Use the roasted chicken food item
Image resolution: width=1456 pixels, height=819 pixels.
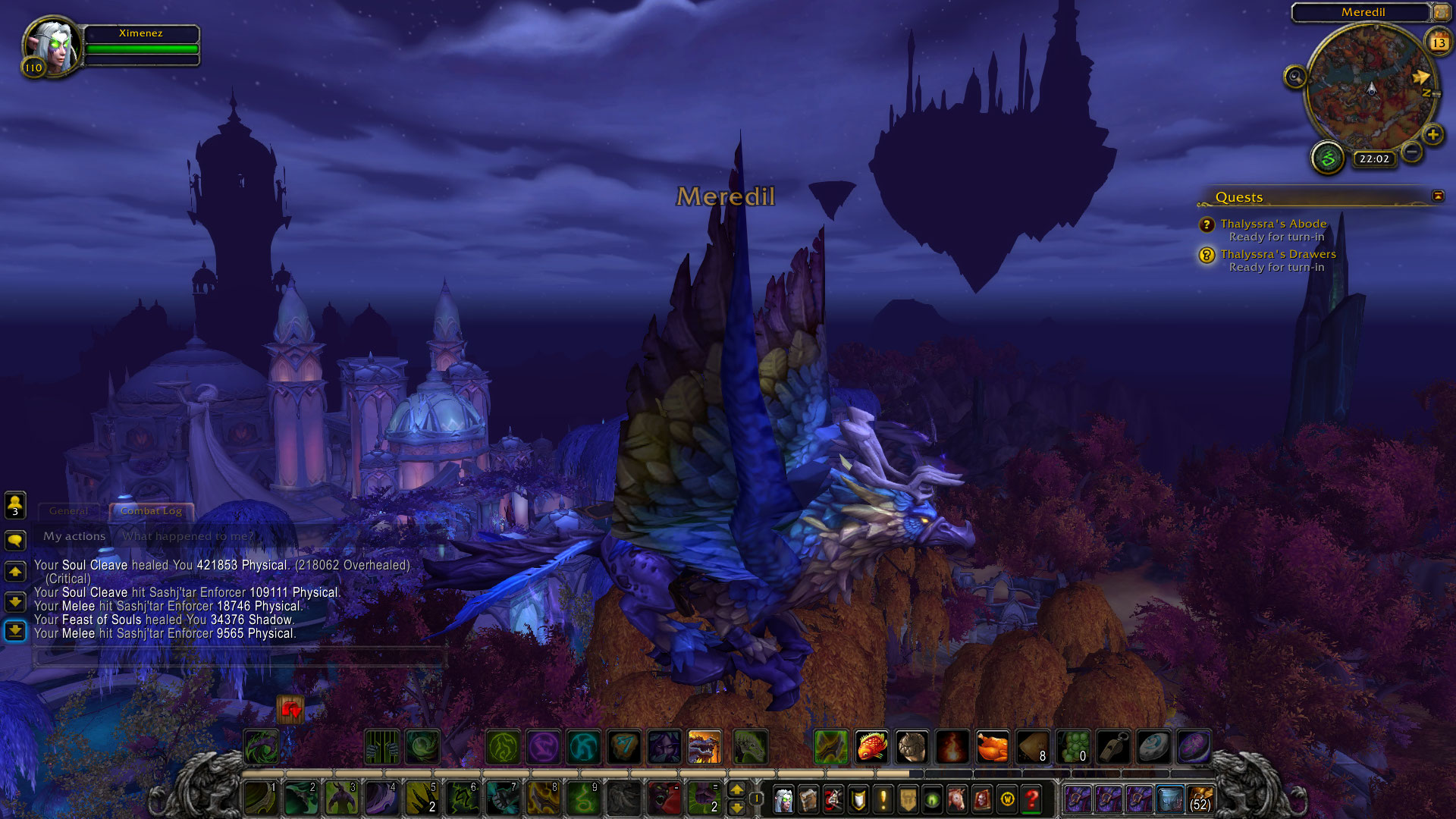[992, 747]
